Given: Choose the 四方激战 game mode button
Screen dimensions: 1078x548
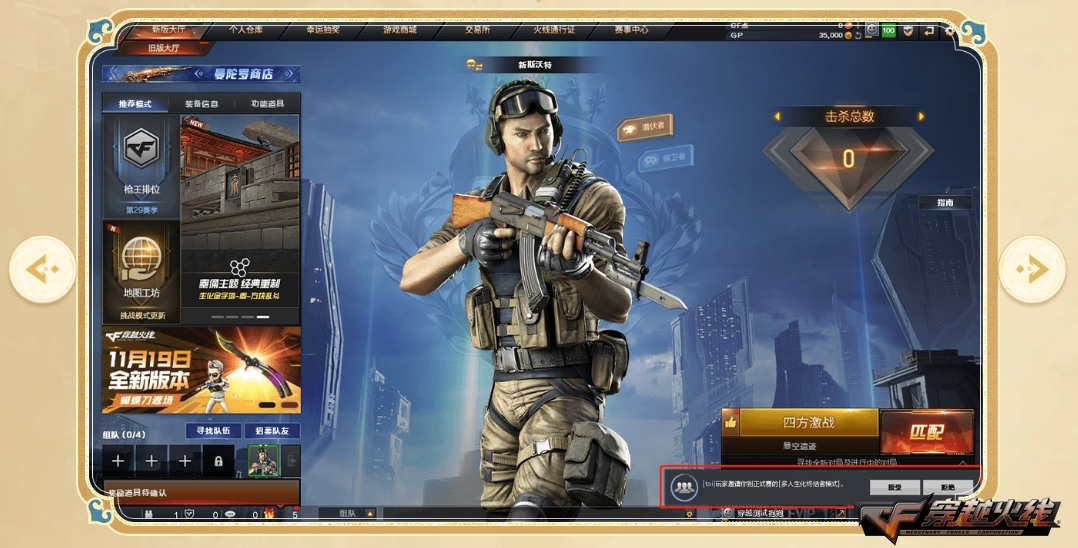Looking at the screenshot, I should coord(808,423).
